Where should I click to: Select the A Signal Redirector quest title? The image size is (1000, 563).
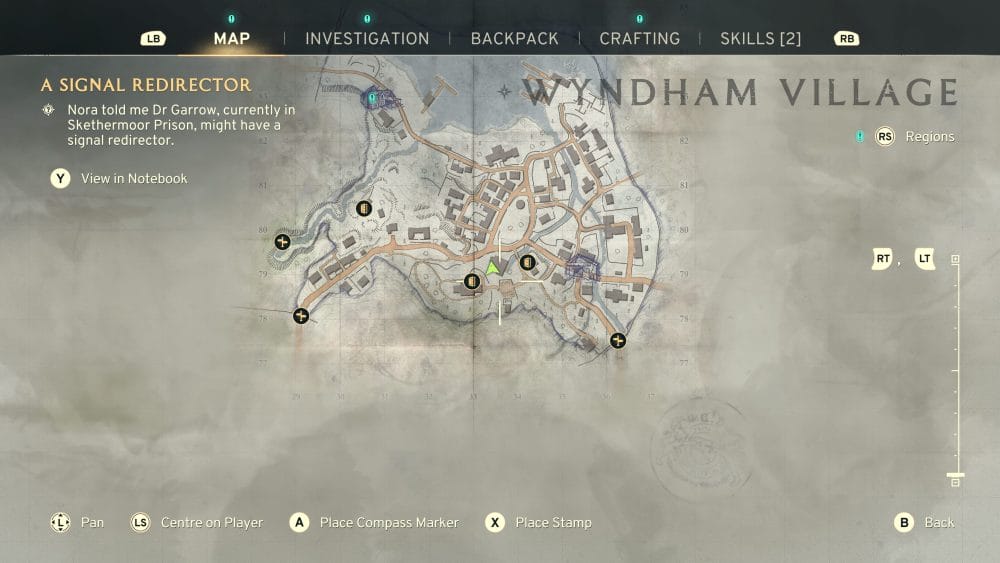coord(146,85)
